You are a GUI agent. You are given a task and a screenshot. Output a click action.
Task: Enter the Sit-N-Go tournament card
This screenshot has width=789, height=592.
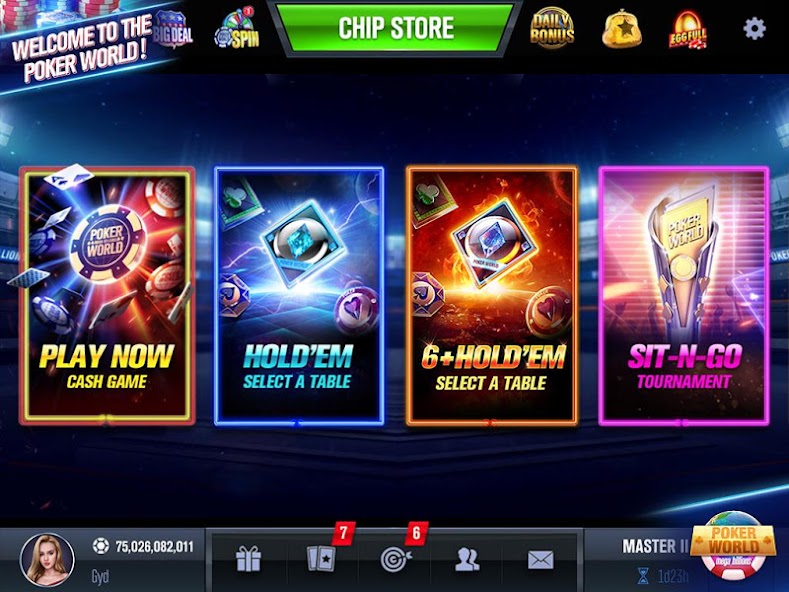pyautogui.click(x=683, y=296)
